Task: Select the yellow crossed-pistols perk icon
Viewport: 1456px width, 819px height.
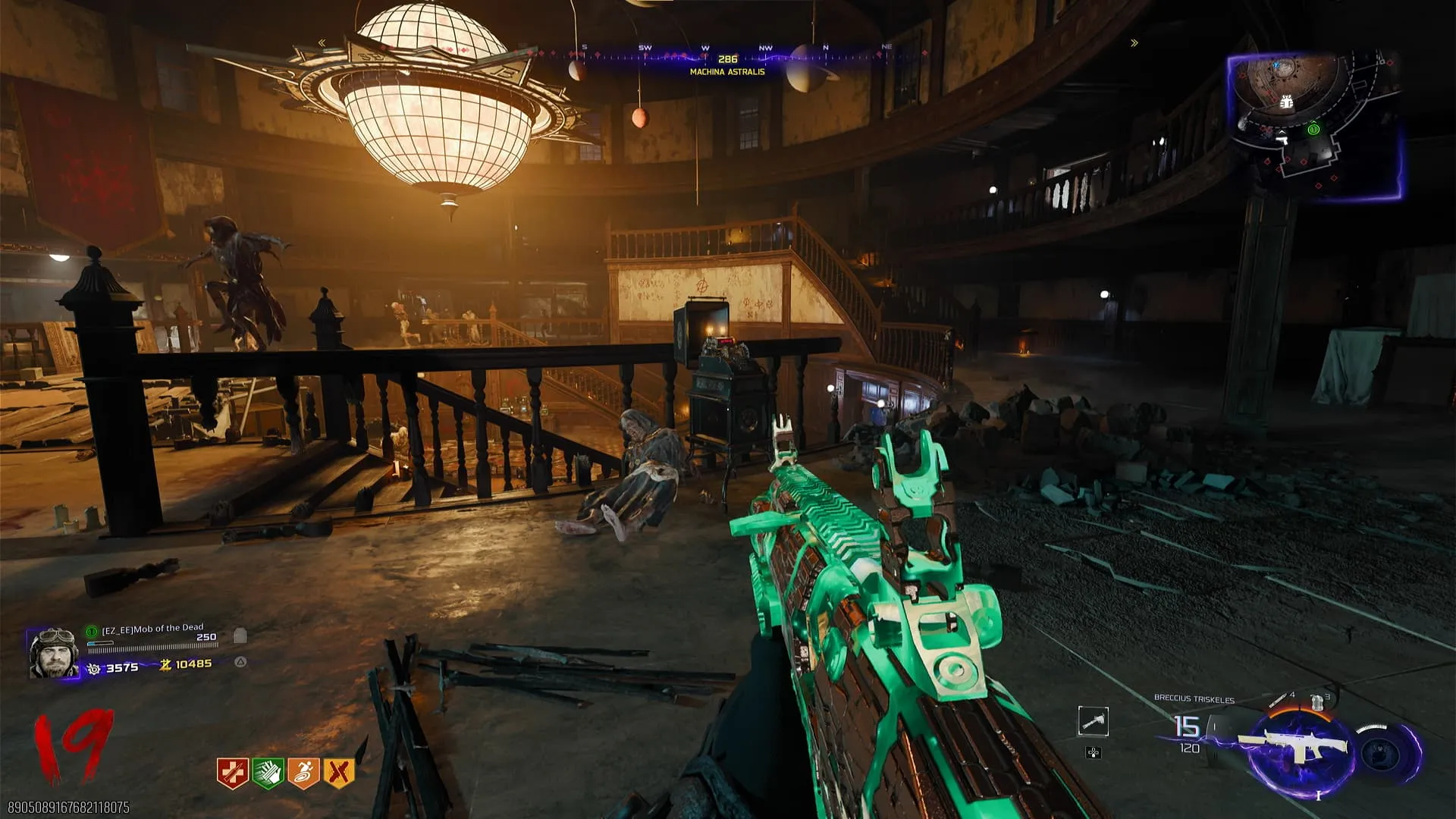Action: click(x=339, y=773)
